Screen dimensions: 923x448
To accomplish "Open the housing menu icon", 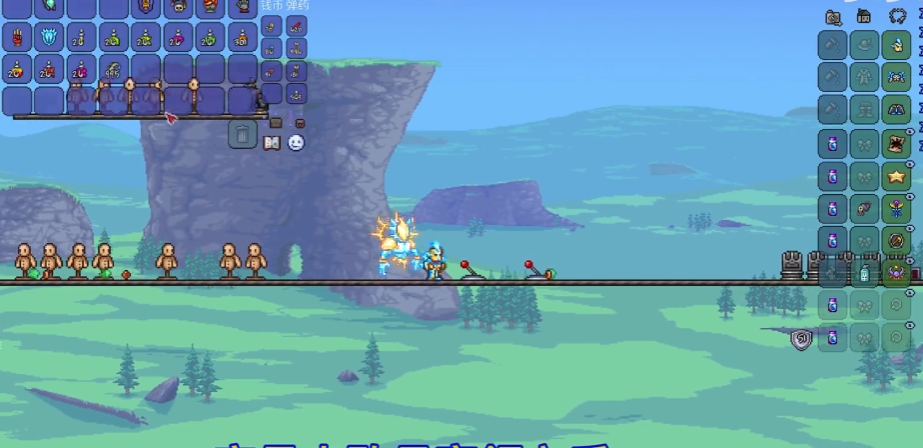I will point(864,16).
